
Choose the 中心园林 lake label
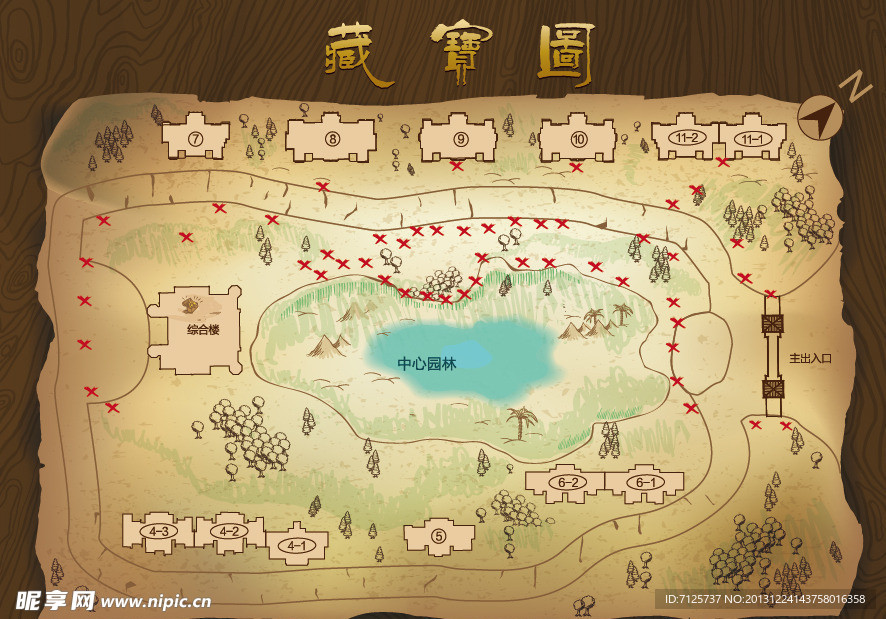click(x=427, y=364)
